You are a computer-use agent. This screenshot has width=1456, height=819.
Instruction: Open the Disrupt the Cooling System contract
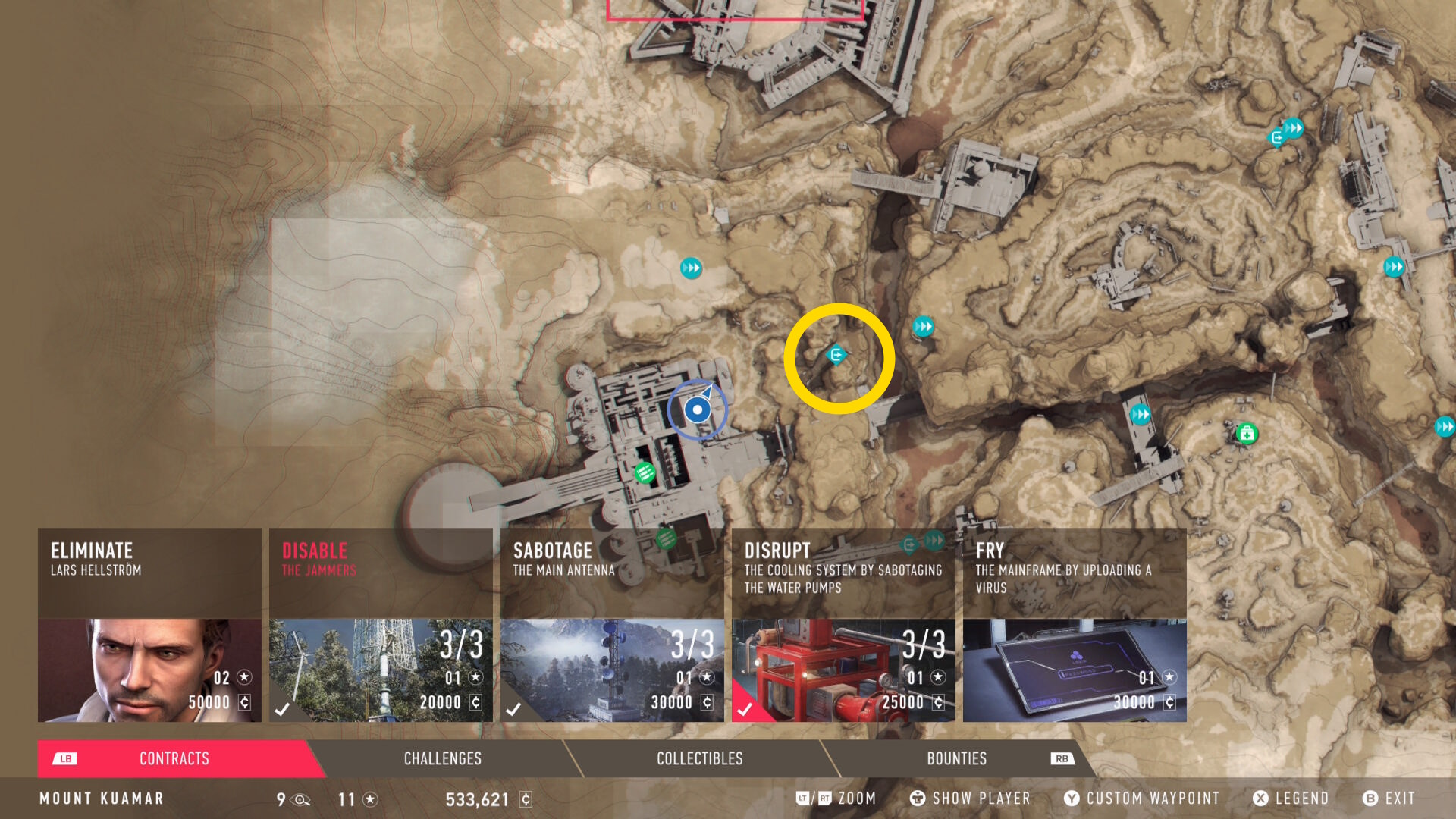point(843,625)
